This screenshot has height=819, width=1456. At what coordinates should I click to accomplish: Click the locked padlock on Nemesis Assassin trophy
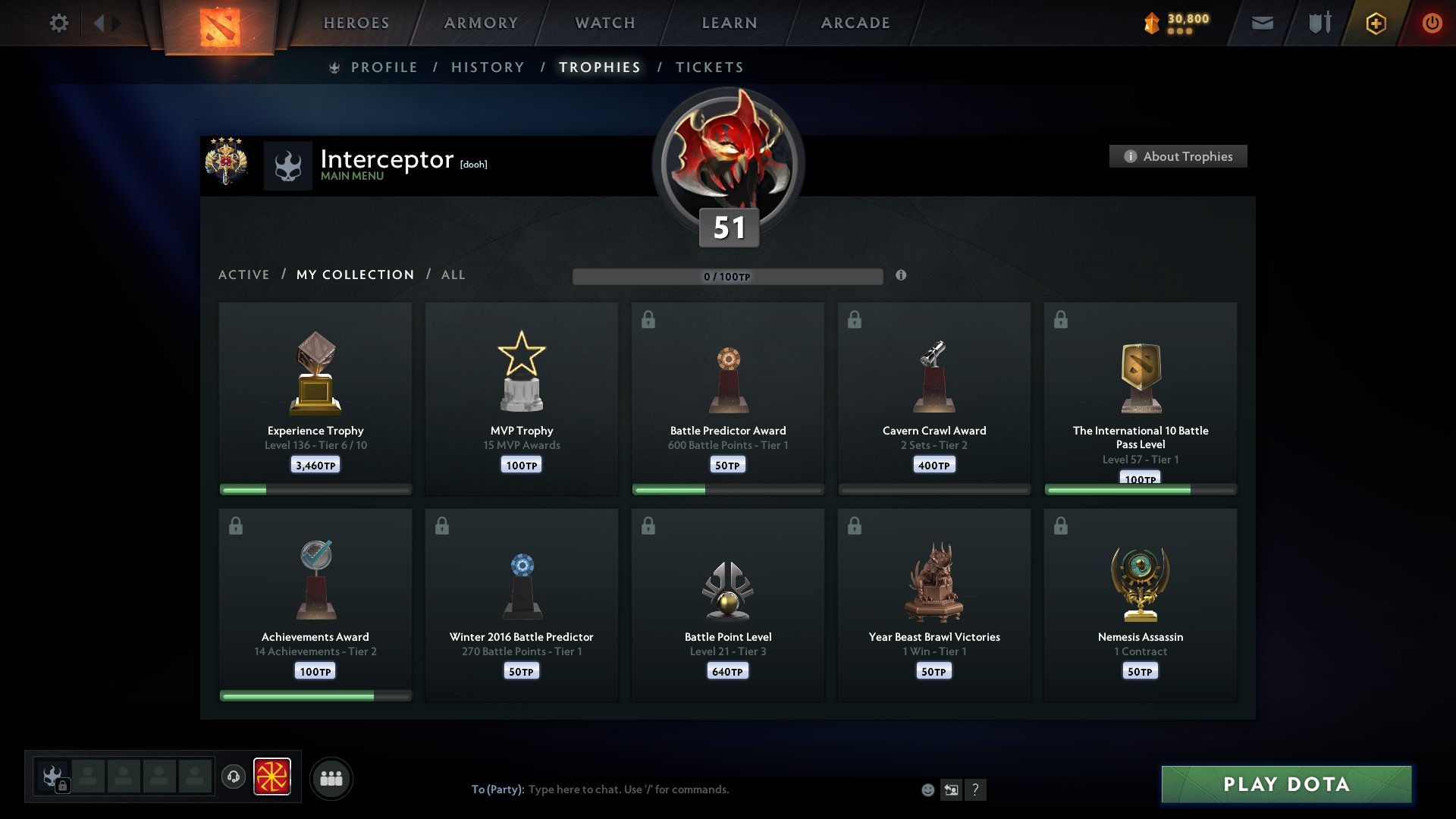coord(1061,526)
